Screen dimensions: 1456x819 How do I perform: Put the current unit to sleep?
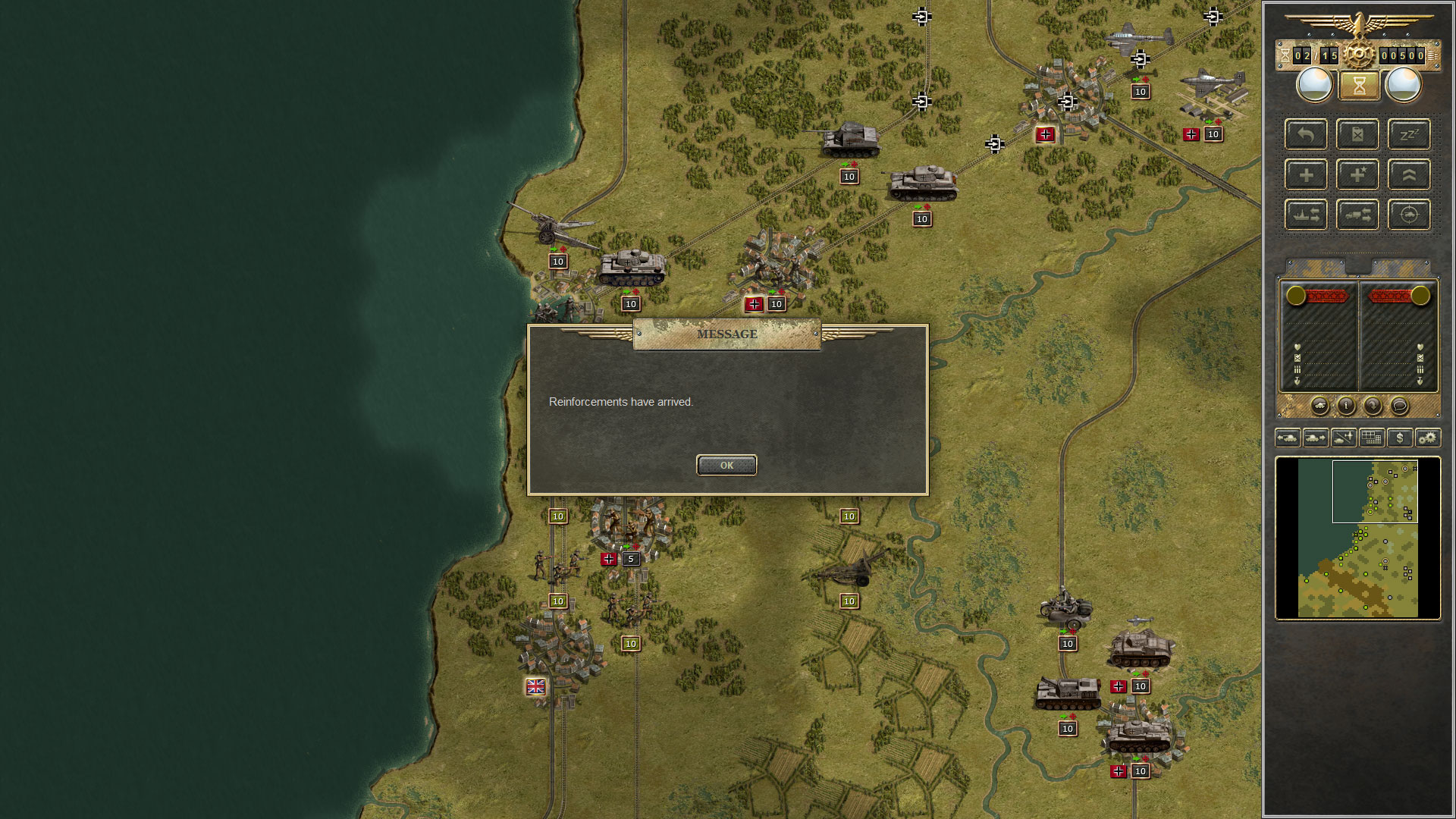point(1409,134)
